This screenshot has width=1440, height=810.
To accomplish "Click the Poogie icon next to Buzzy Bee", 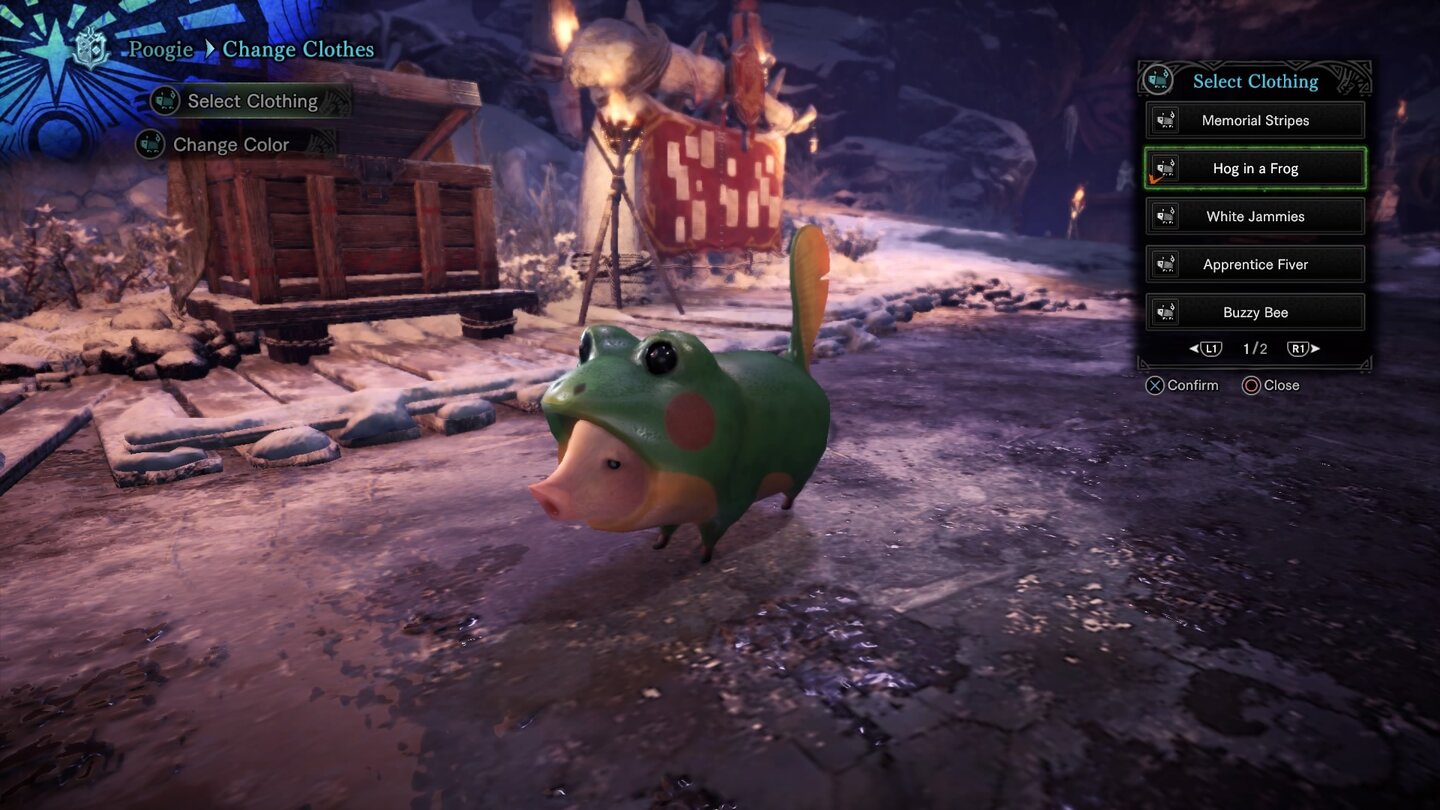I will pos(1167,312).
